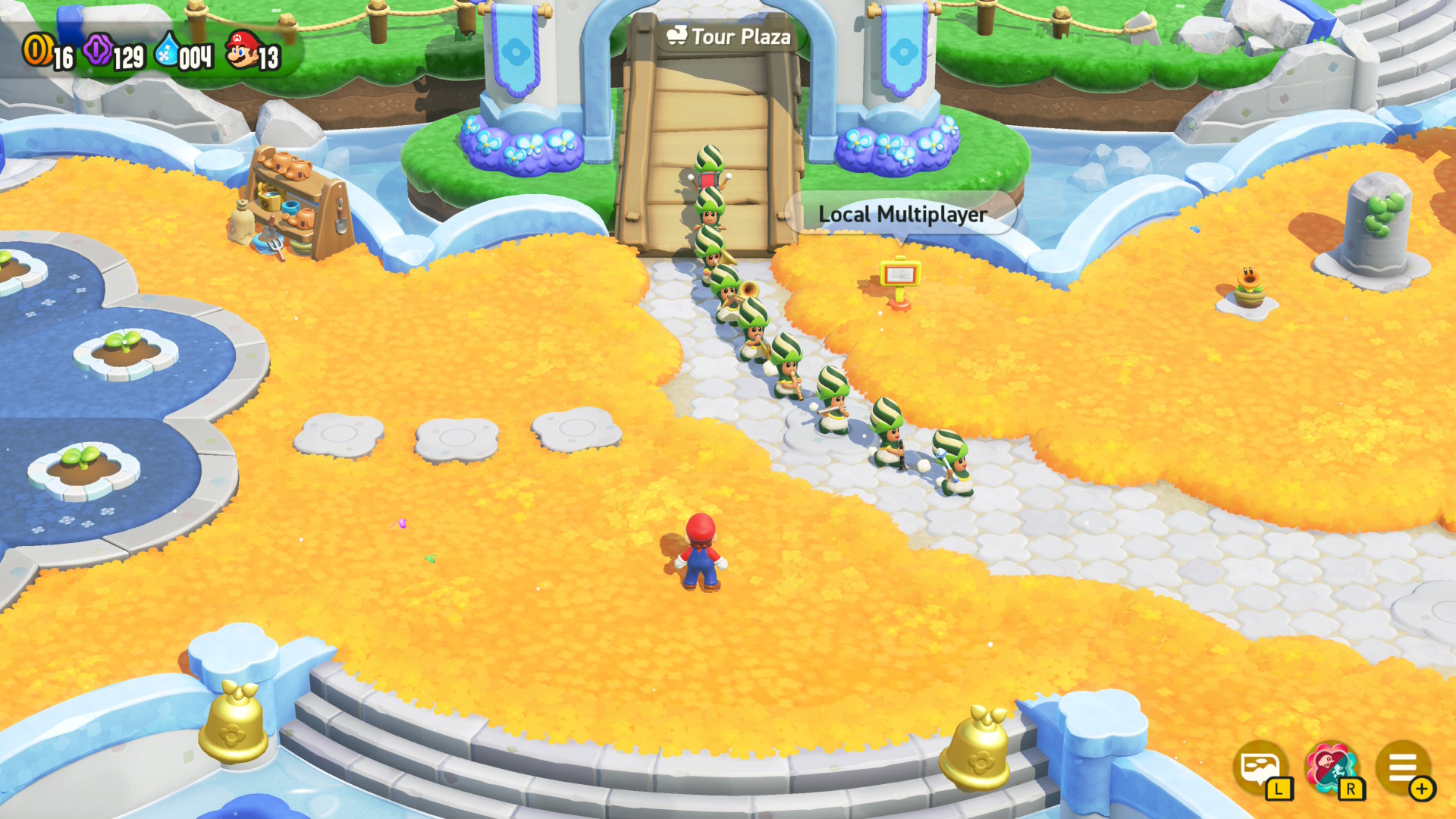The height and width of the screenshot is (819, 1456).
Task: Click the red door on the staircase
Action: click(707, 179)
